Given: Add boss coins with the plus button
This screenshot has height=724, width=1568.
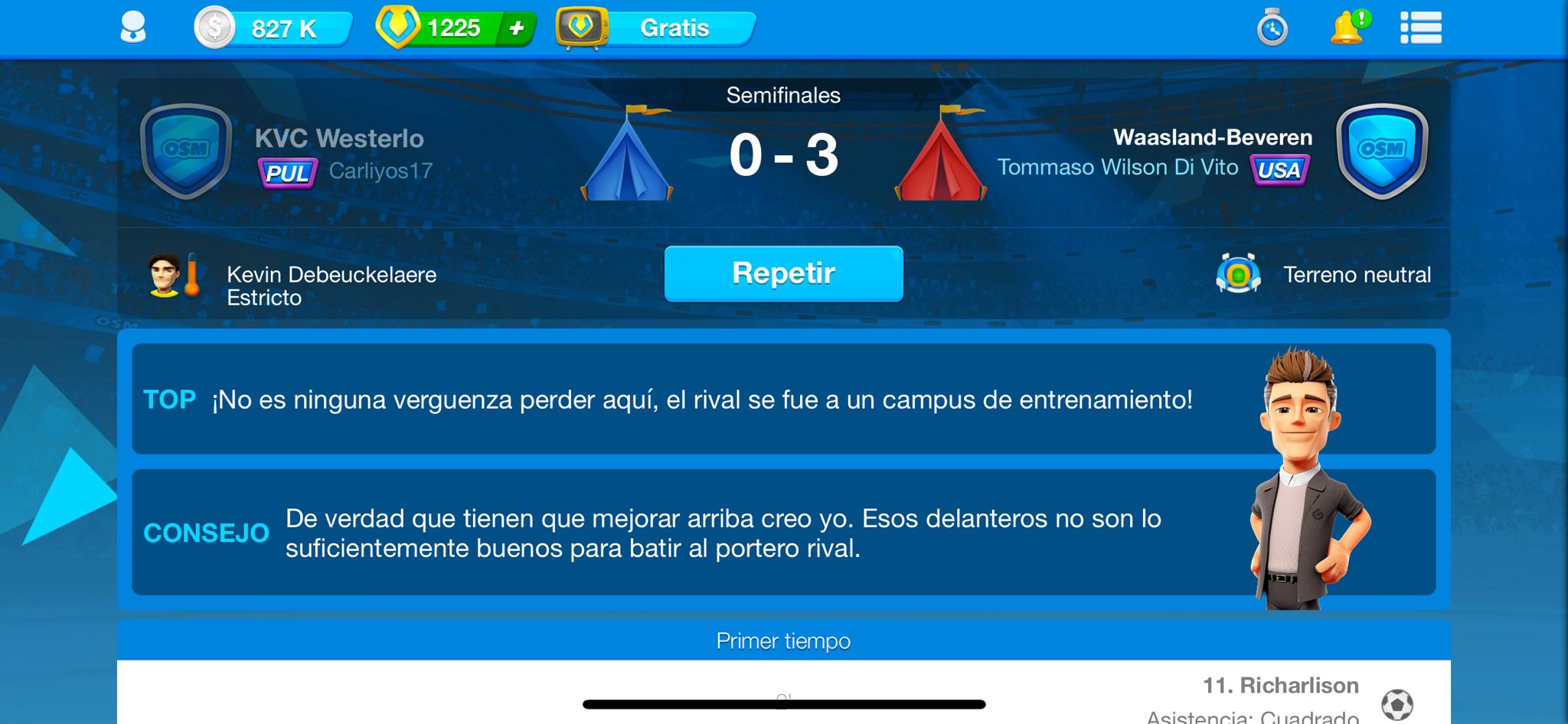Looking at the screenshot, I should click(517, 28).
